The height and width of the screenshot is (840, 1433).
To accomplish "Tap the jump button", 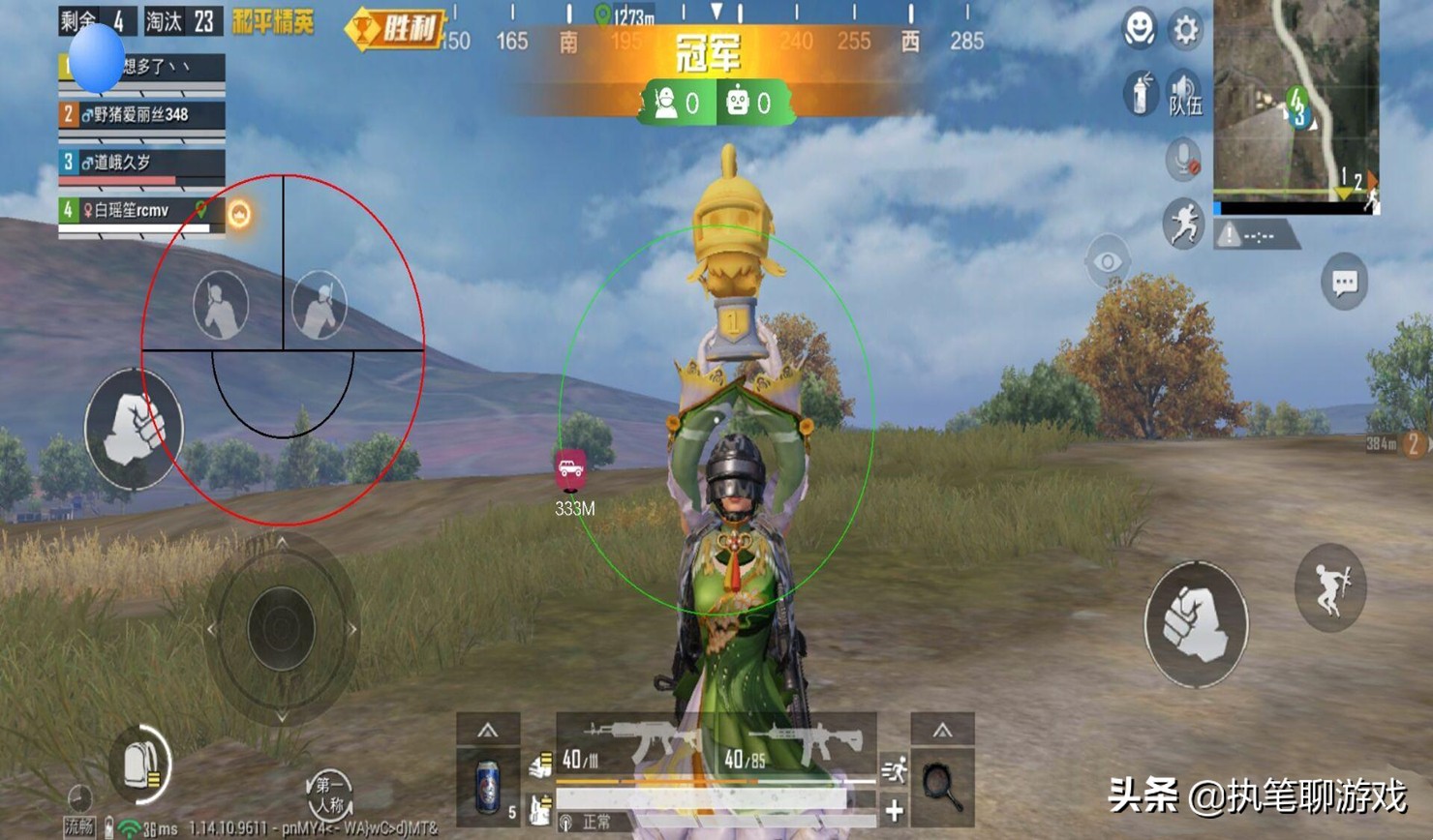I will 1330,587.
